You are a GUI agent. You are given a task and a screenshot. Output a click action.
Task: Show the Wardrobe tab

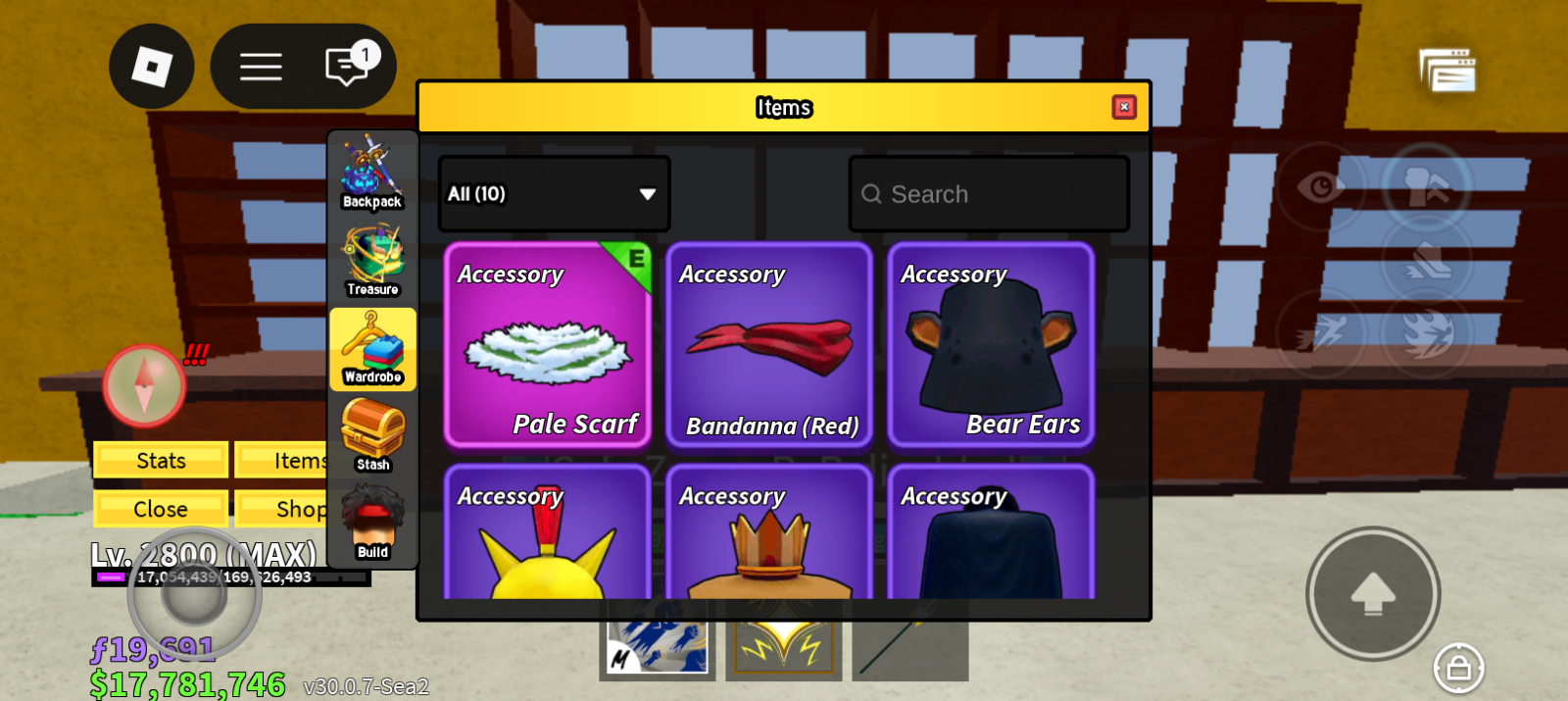(372, 349)
